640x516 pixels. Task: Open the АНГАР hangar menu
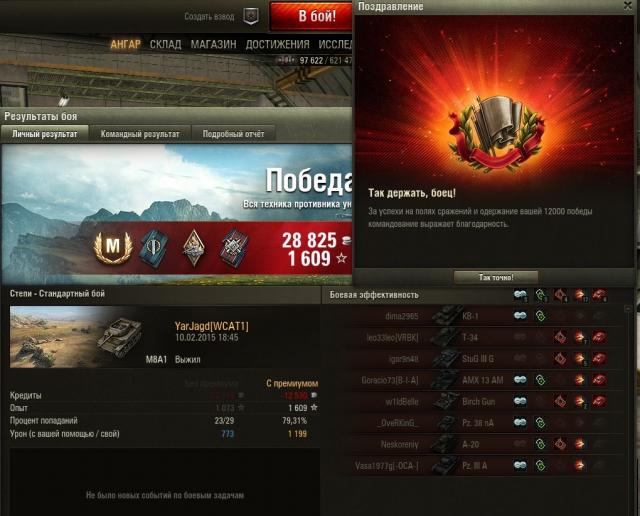click(x=125, y=45)
